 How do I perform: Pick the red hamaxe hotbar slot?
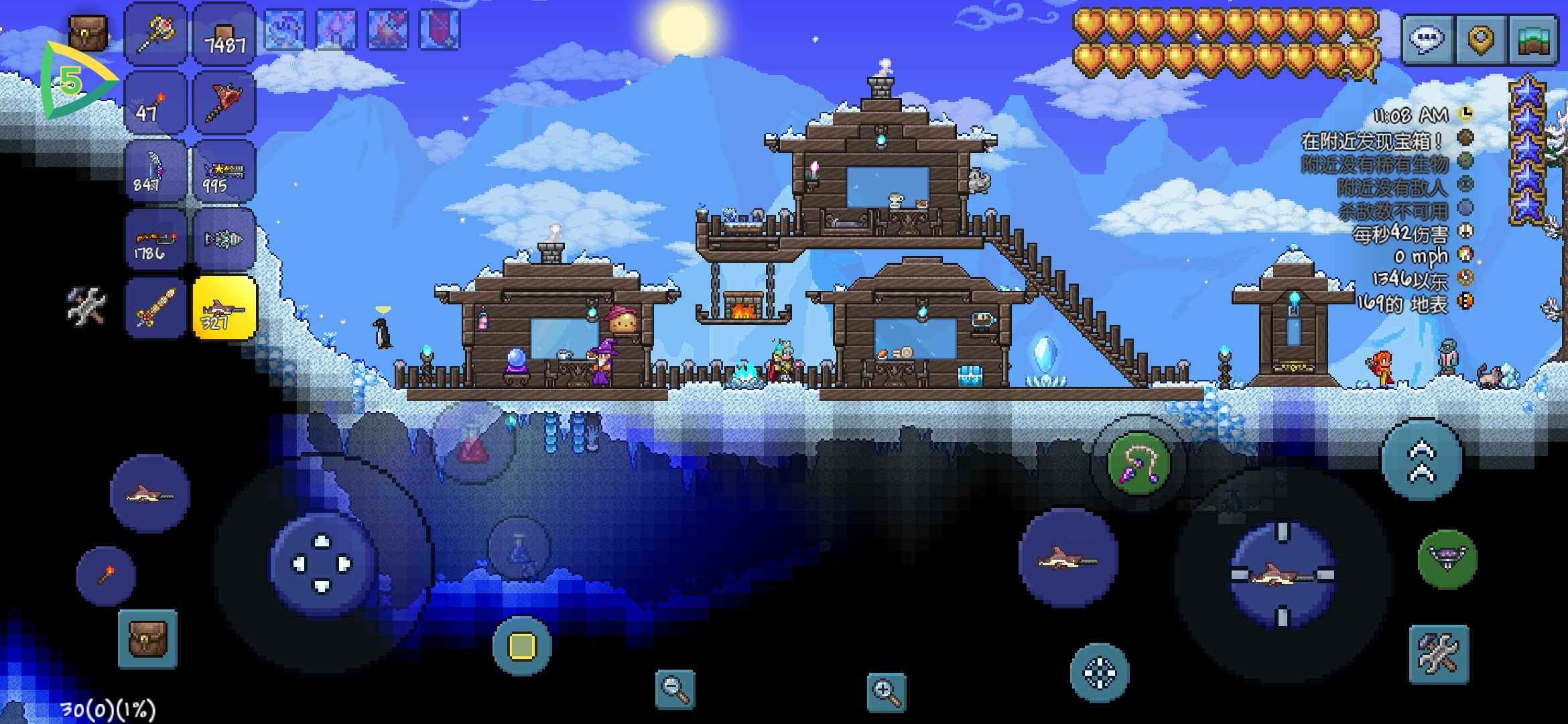224,103
